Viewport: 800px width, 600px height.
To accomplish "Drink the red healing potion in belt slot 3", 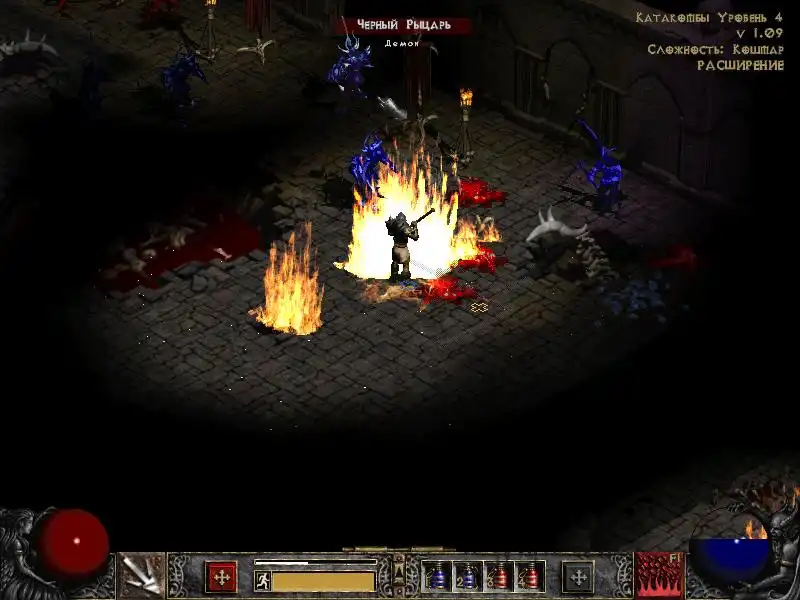I will pyautogui.click(x=498, y=577).
